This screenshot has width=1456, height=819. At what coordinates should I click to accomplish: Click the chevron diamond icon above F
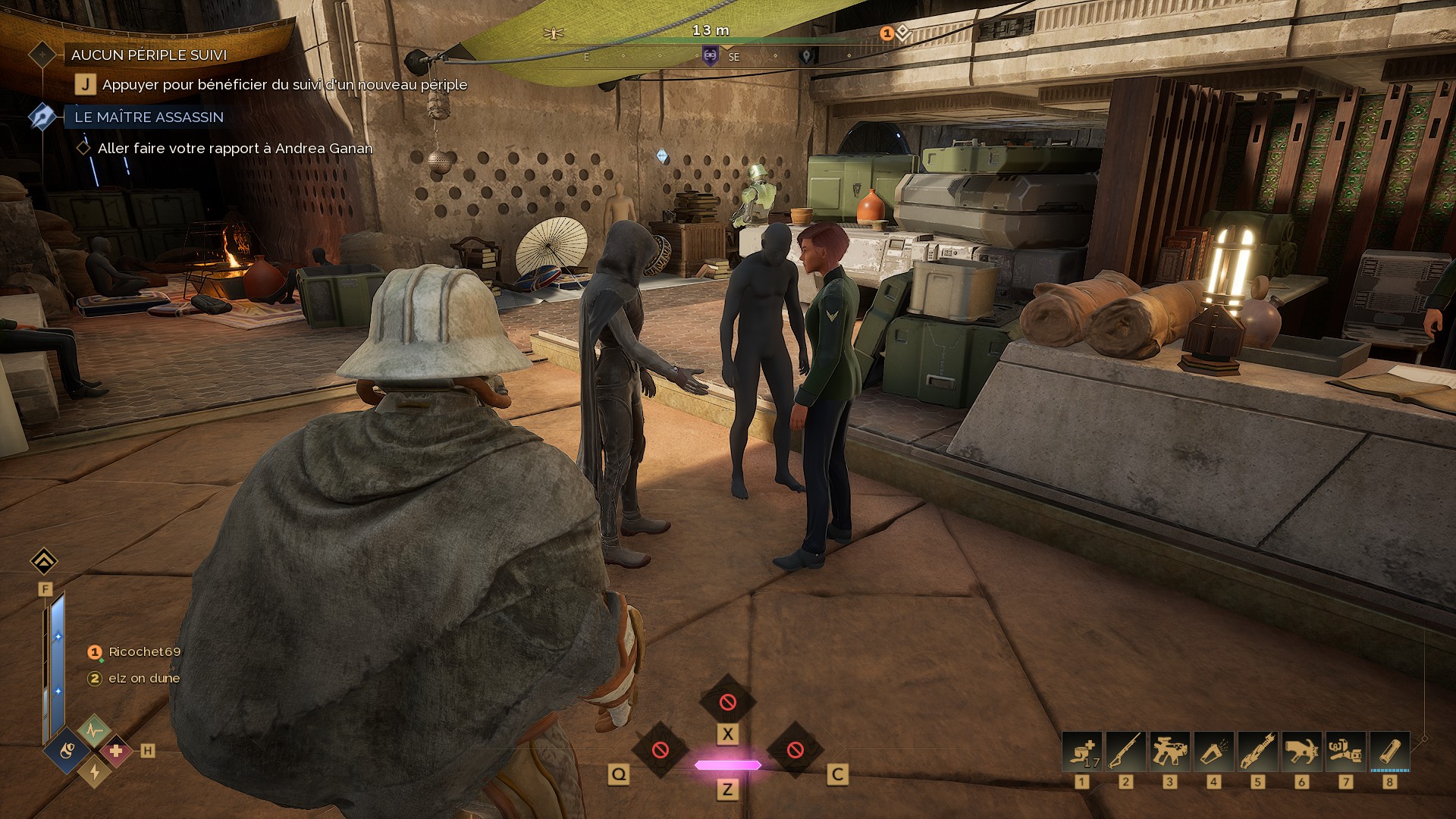pos(44,562)
